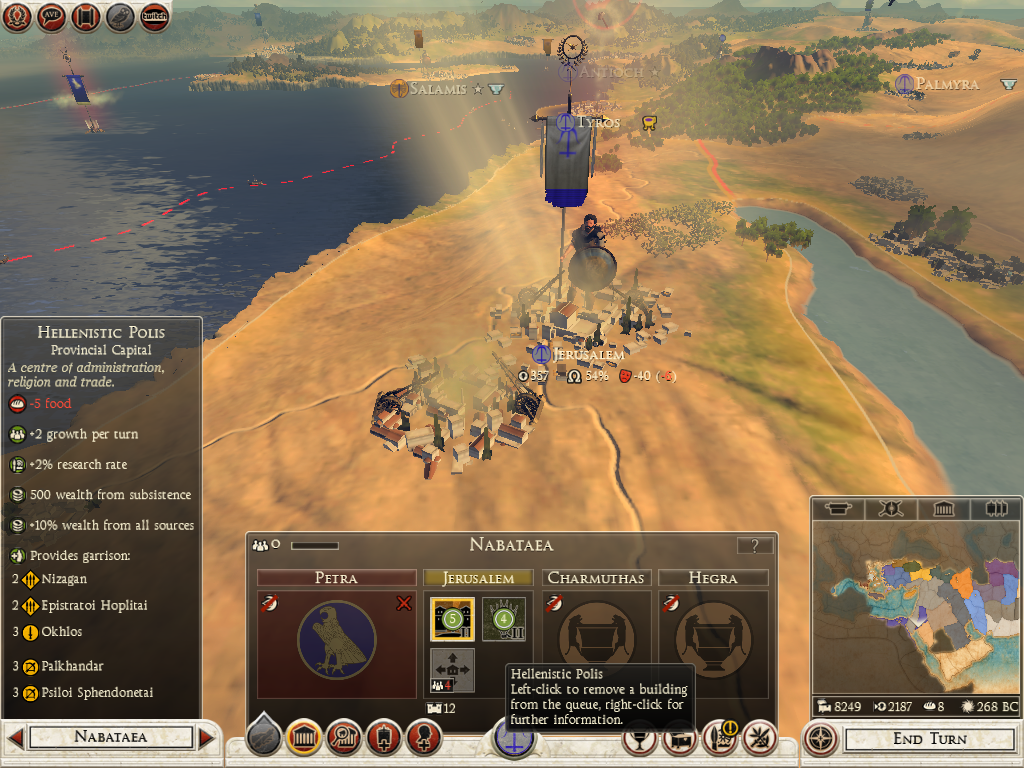The width and height of the screenshot is (1024, 768).
Task: Remove Hellenistic Polis from build queue
Action: point(451,619)
